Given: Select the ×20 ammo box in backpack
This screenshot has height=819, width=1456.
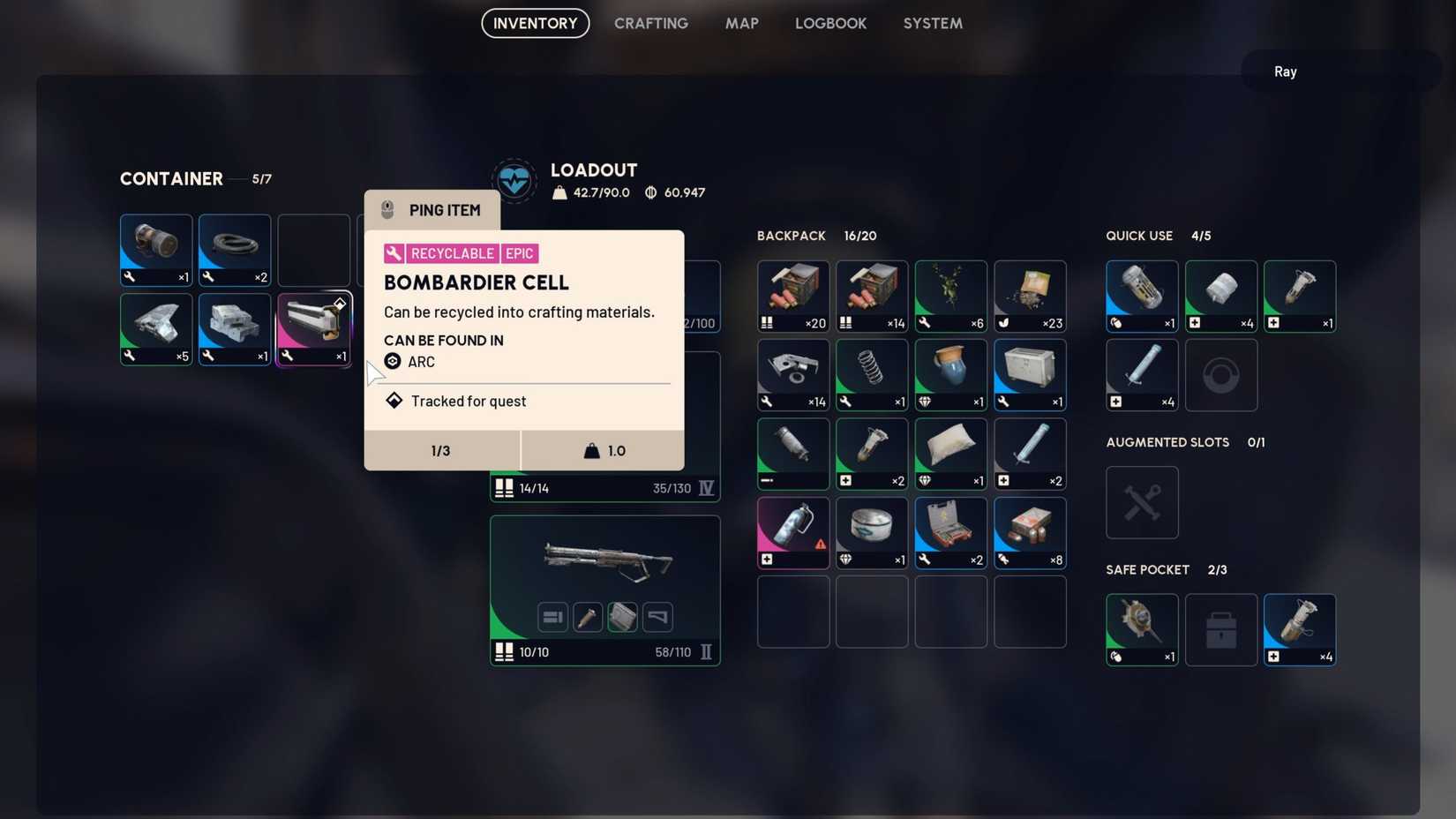Looking at the screenshot, I should (x=792, y=296).
